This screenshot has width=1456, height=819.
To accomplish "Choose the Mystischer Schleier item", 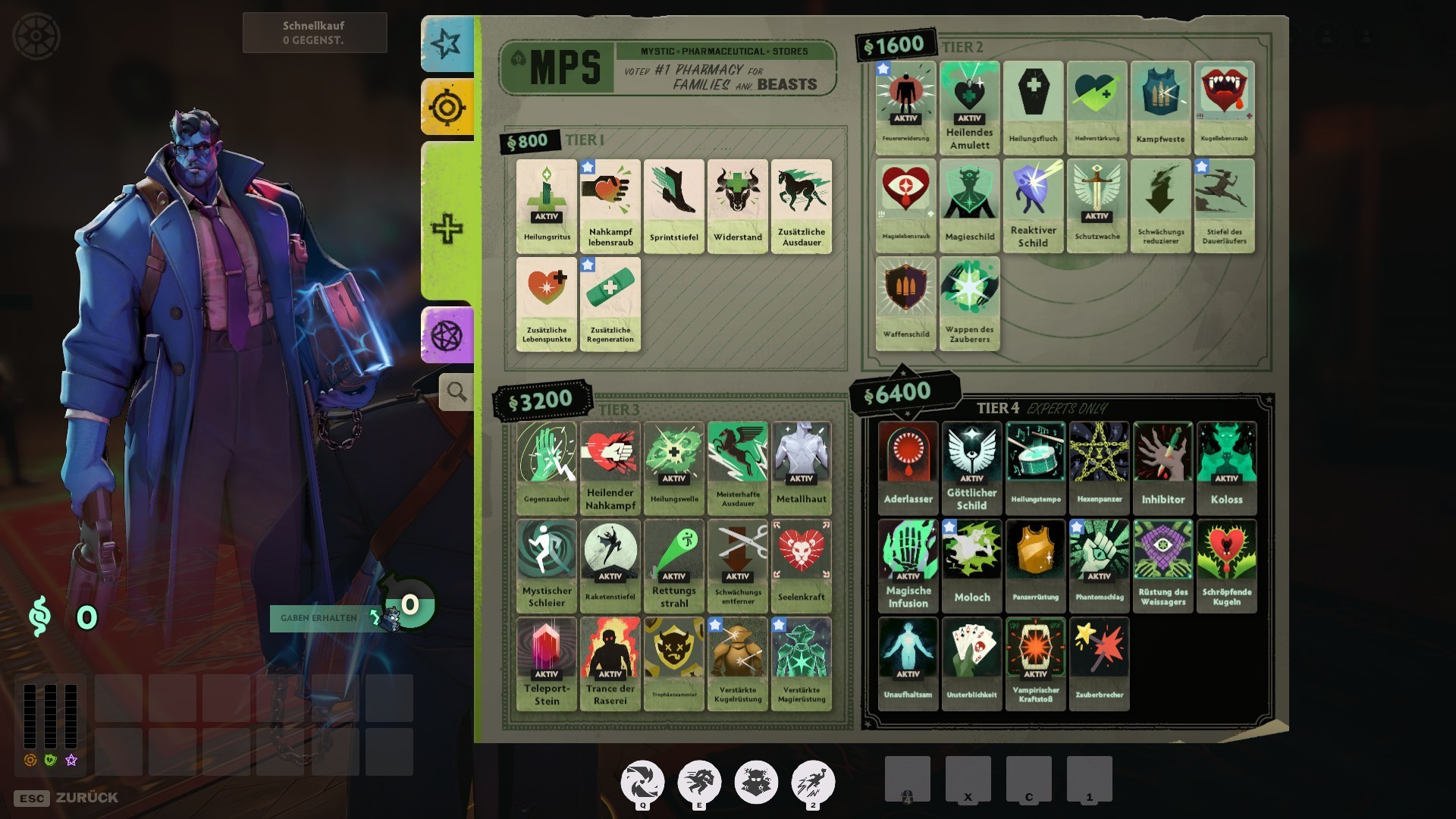I will (x=547, y=566).
